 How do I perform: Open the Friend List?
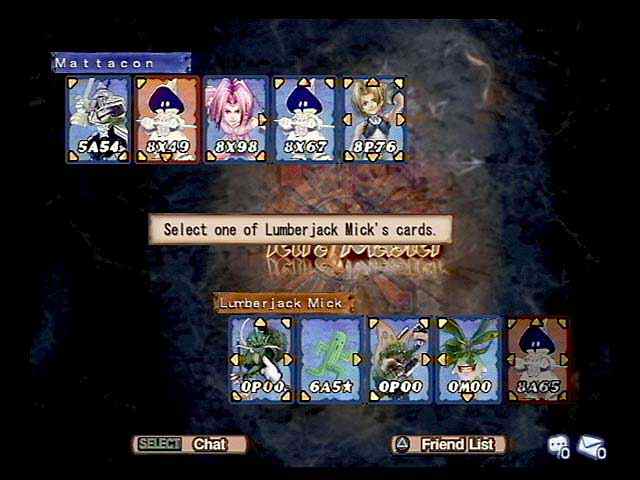[x=448, y=444]
